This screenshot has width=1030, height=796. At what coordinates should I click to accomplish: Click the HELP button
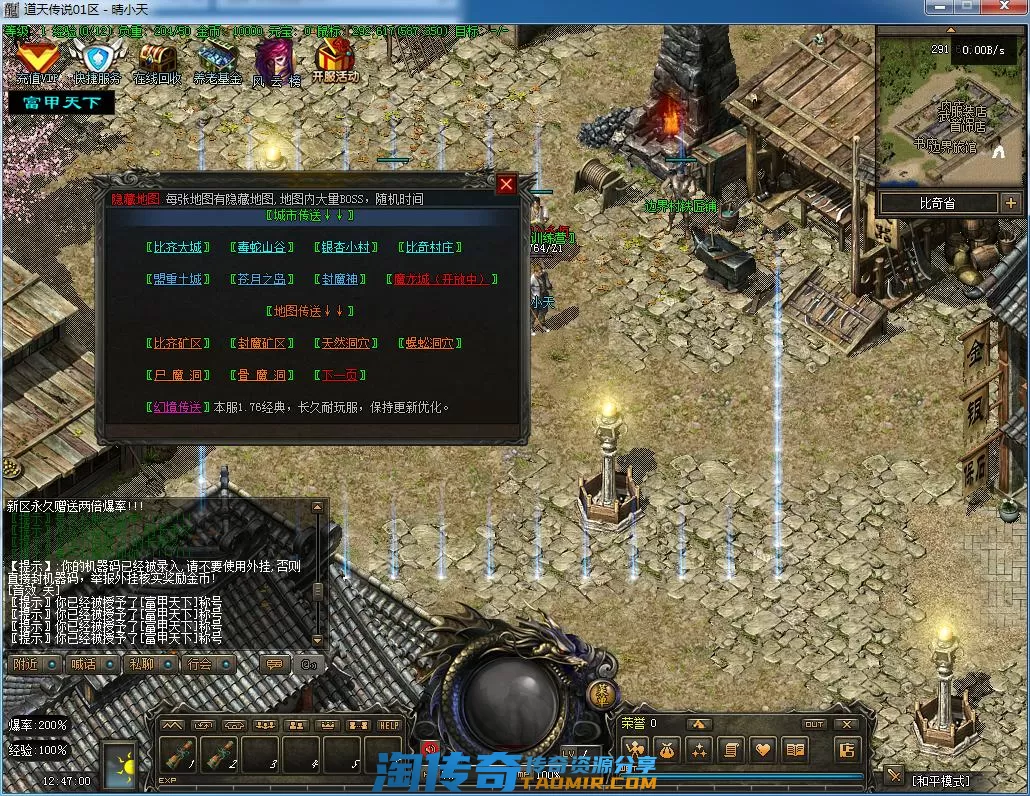tap(389, 725)
